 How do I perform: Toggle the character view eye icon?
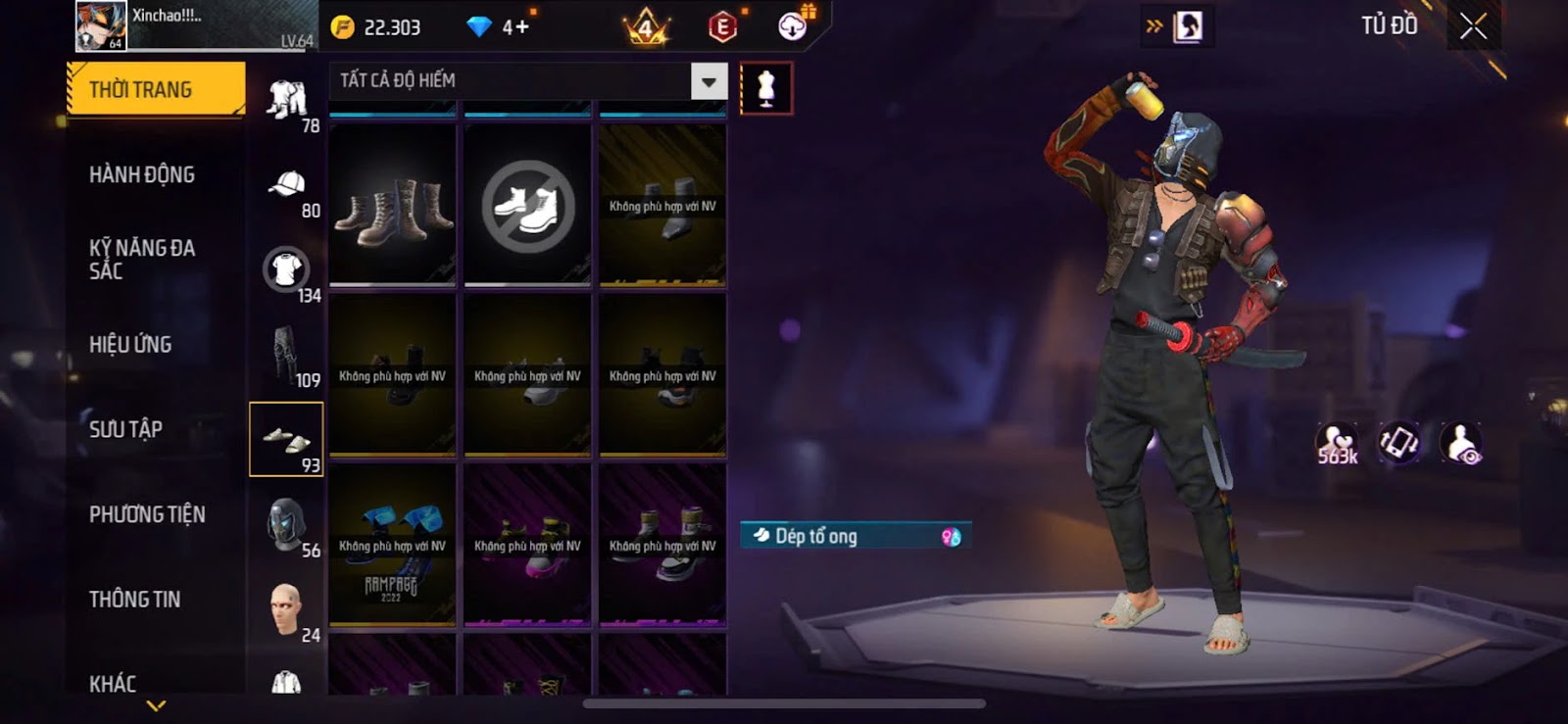pos(1461,443)
